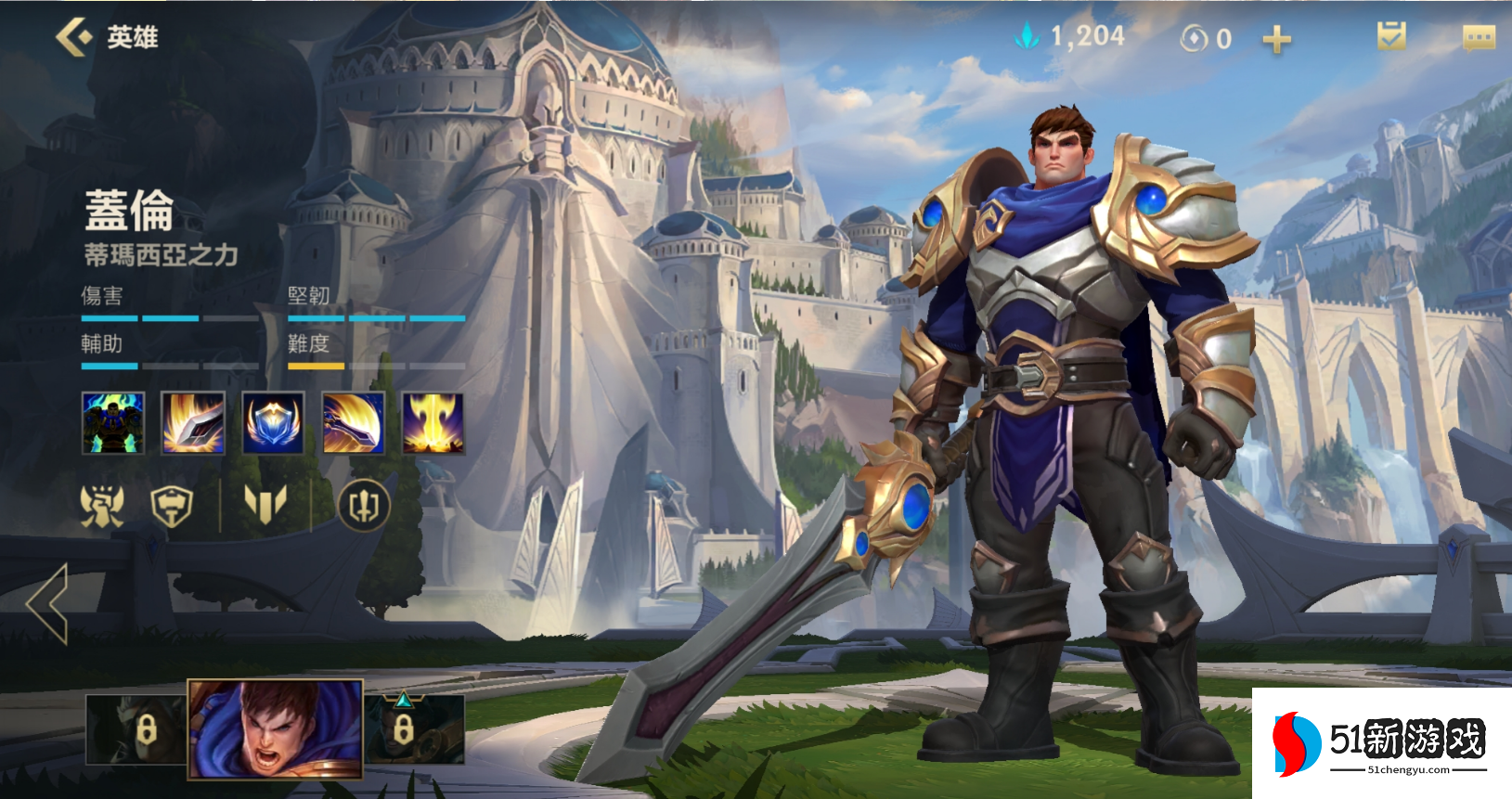Select the default Garen skin thumbnail
The width and height of the screenshot is (1512, 799).
(275, 729)
